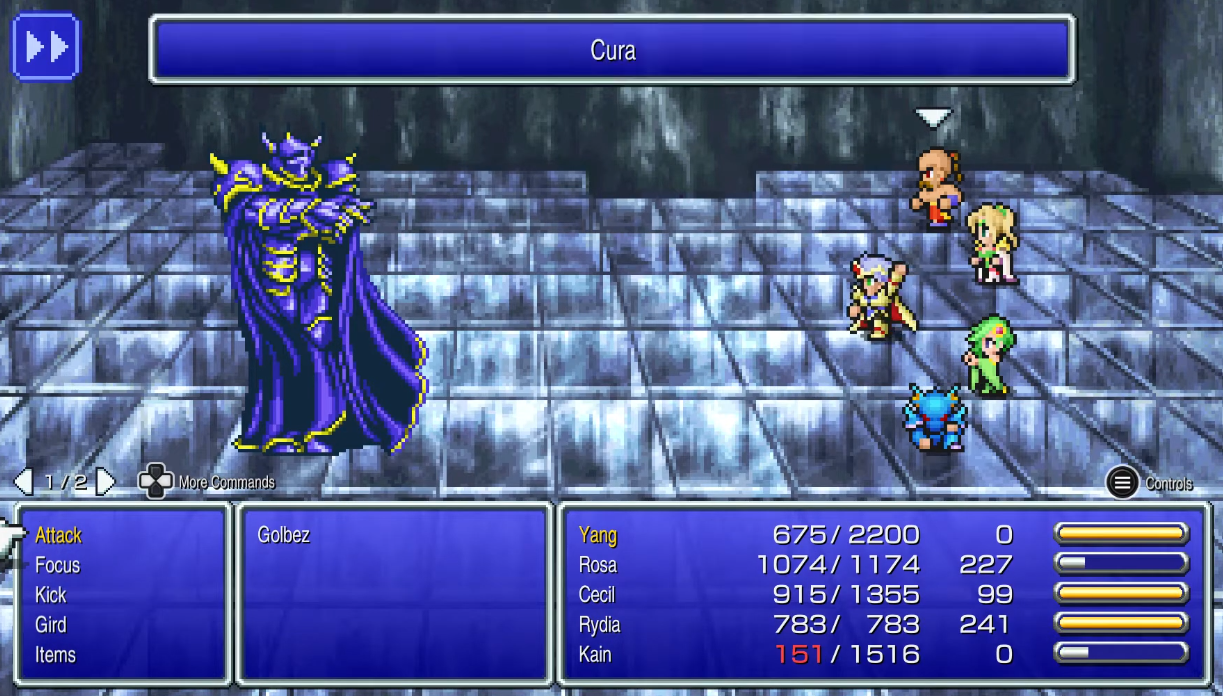Target Golbez in the enemy list
Image resolution: width=1223 pixels, height=696 pixels.
[x=284, y=536]
